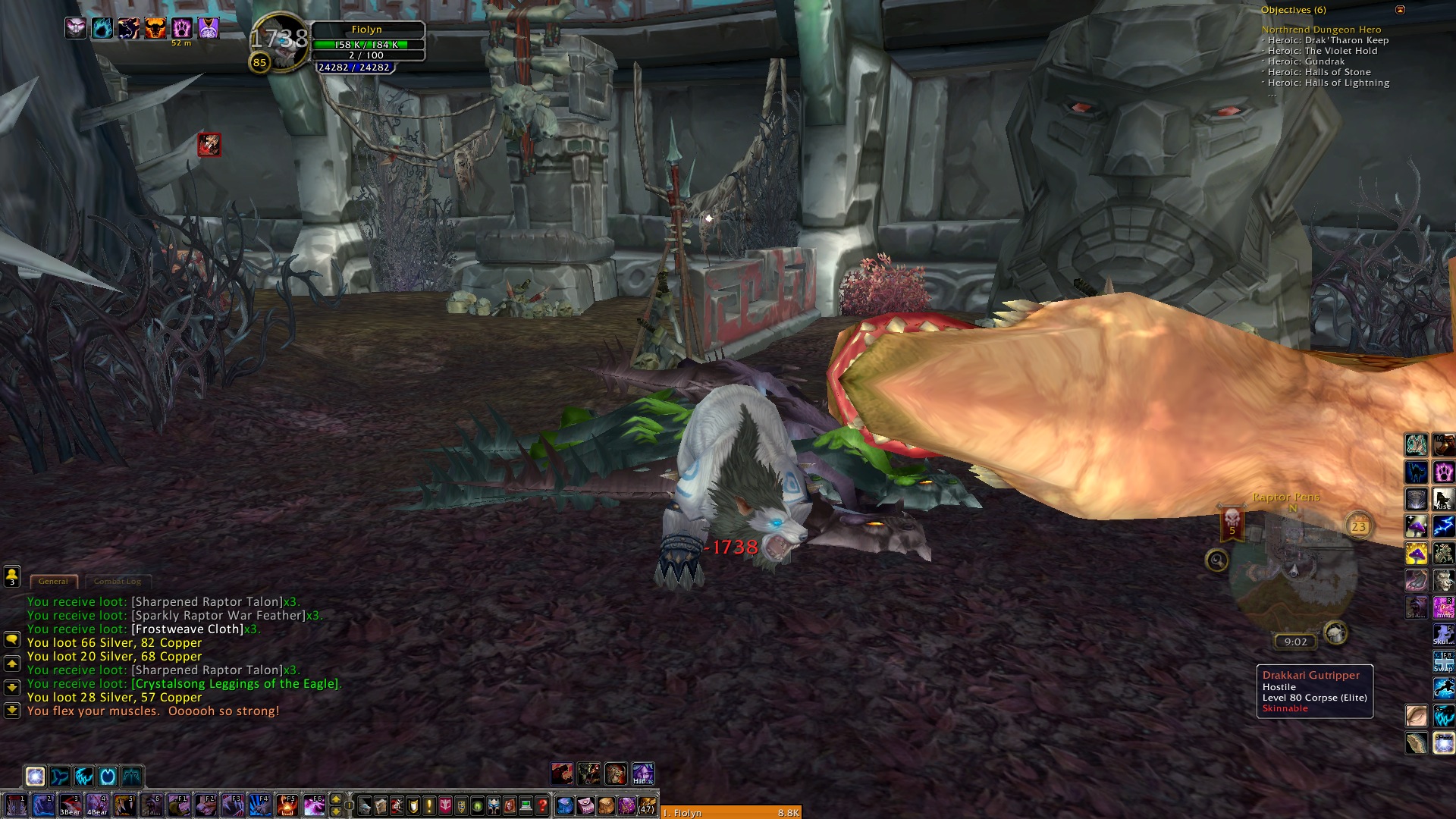Viewport: 1456px width, 819px height.
Task: Open the yellow exclamation quest log button
Action: tap(429, 805)
